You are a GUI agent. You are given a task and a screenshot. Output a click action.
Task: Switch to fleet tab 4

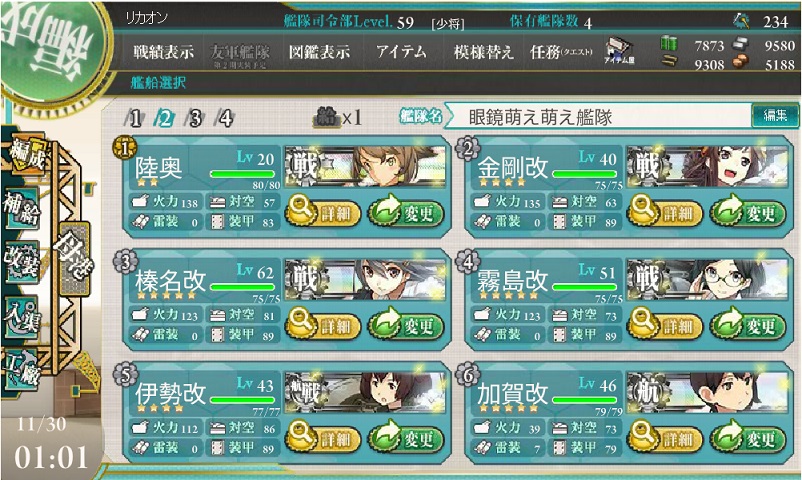click(226, 118)
